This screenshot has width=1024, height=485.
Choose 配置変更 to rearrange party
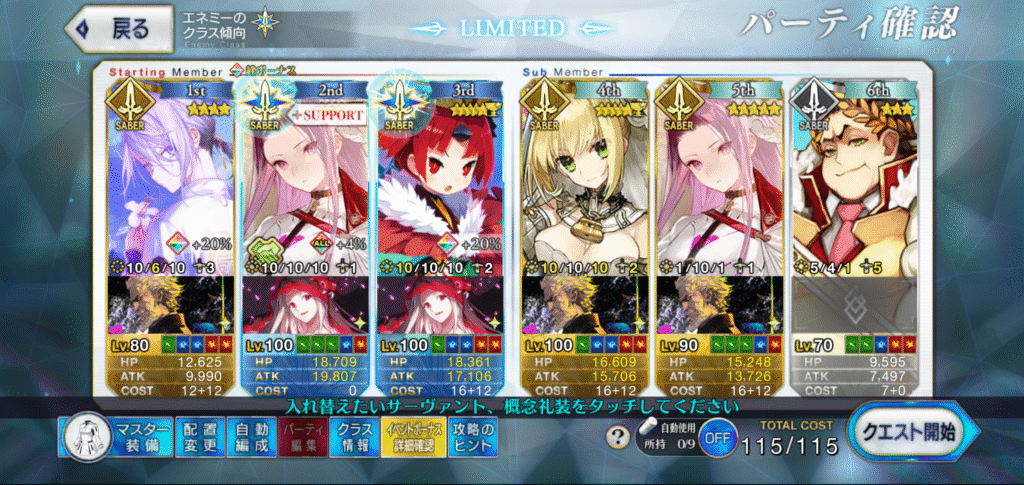point(199,438)
